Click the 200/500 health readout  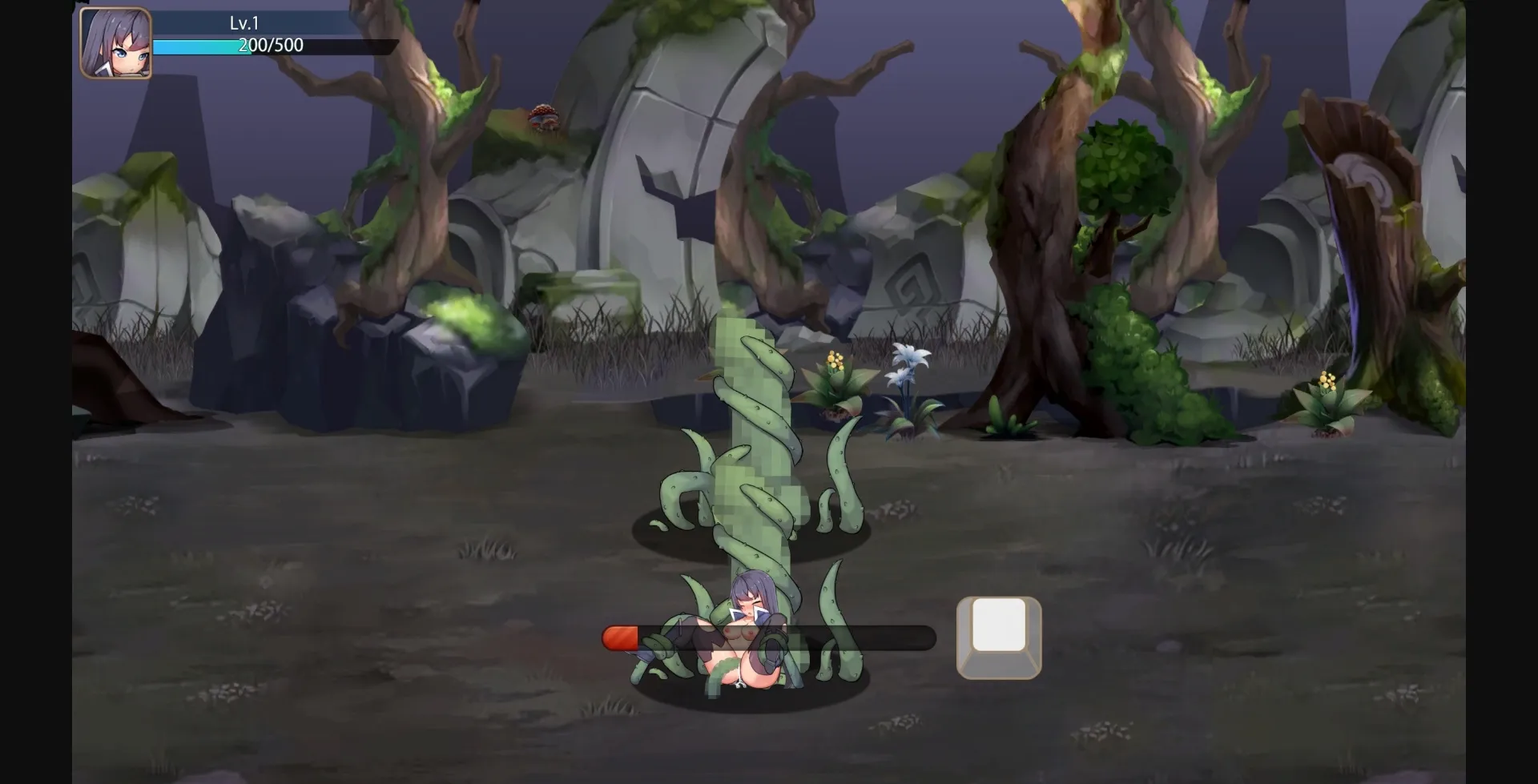coord(269,46)
